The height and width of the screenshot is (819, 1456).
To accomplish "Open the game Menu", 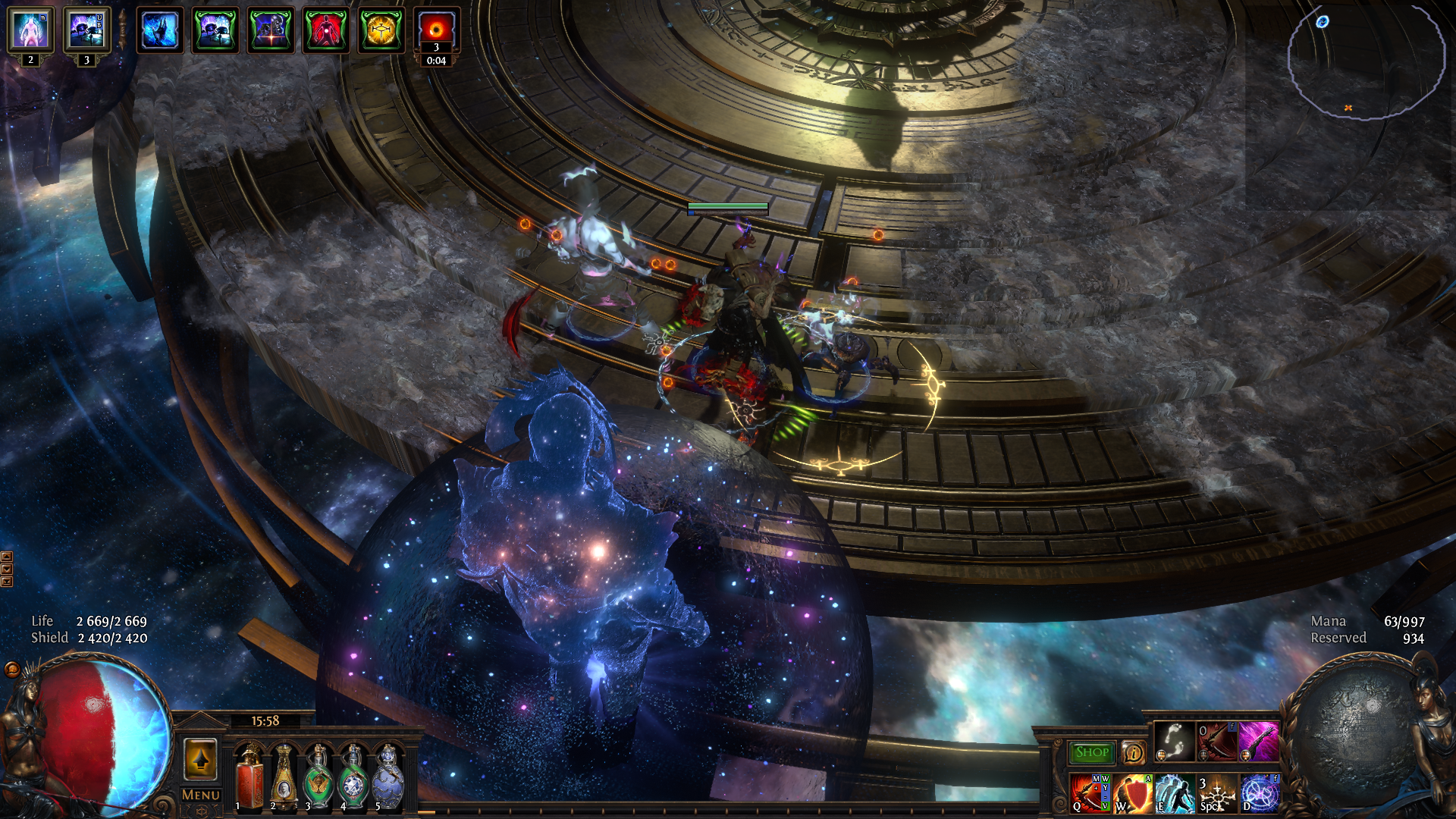I will (201, 795).
